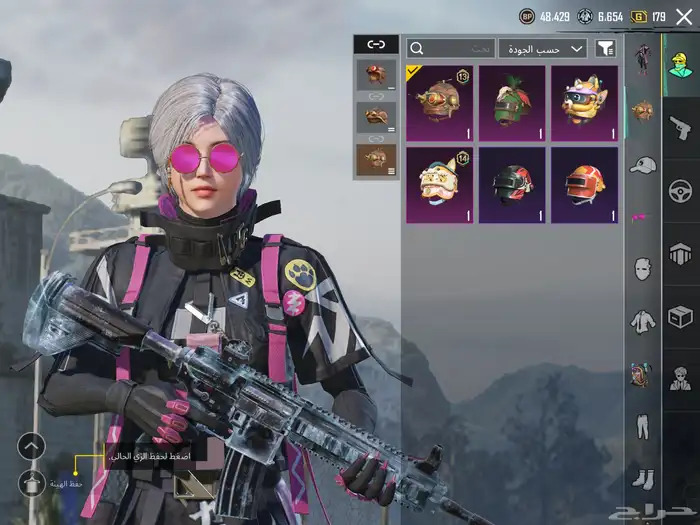Switch to the character outfit main tab

pos(680,65)
